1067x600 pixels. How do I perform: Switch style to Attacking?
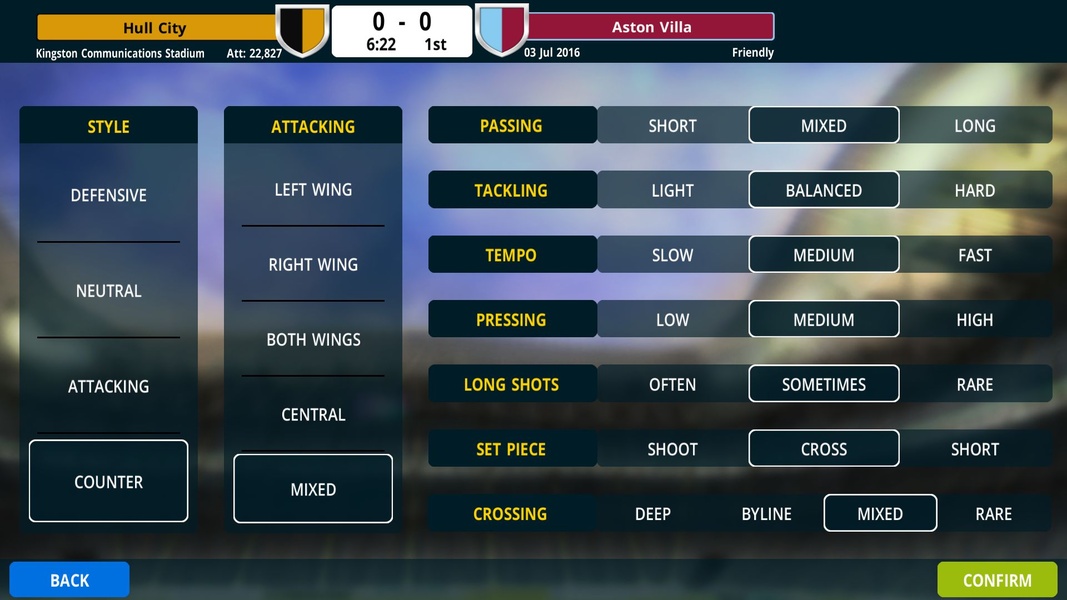(108, 386)
